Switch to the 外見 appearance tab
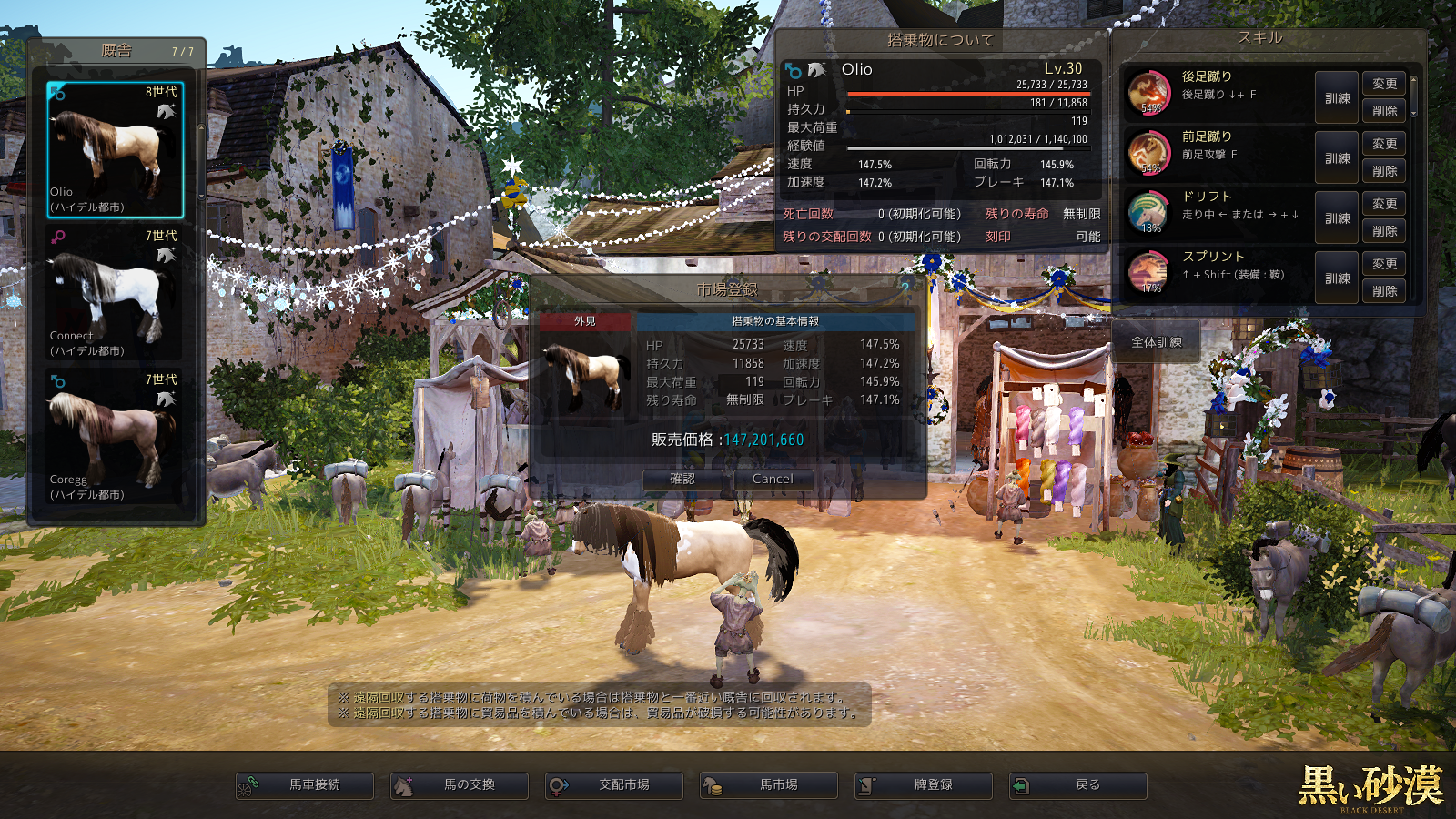This screenshot has height=819, width=1456. coord(585,321)
